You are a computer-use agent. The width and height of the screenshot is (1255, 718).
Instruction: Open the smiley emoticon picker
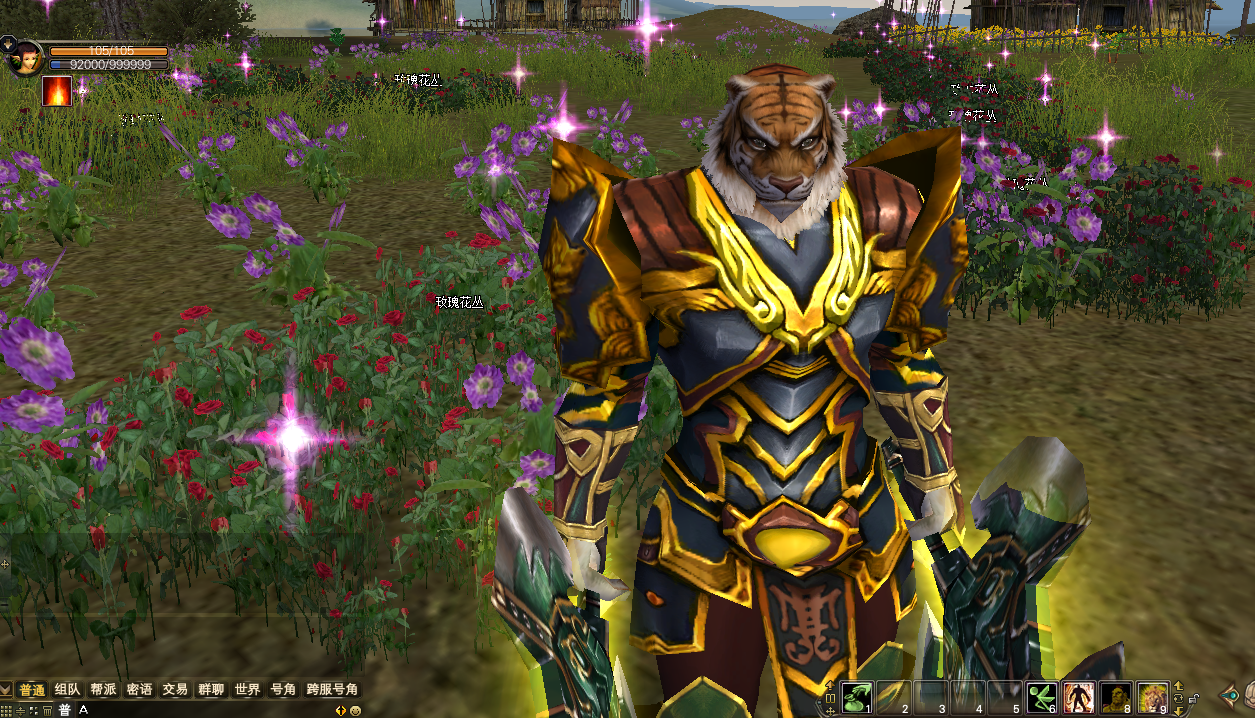(x=355, y=710)
